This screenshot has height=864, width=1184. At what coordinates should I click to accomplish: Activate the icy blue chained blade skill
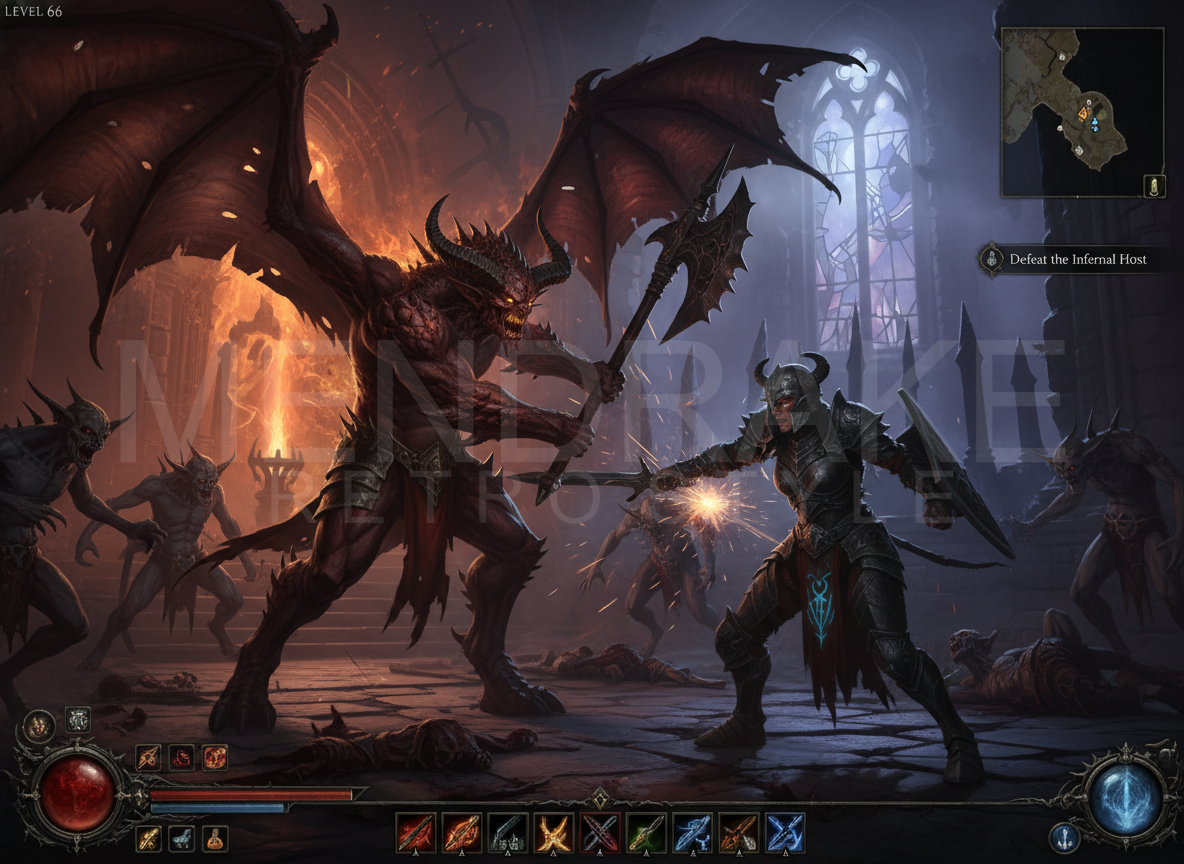point(692,832)
